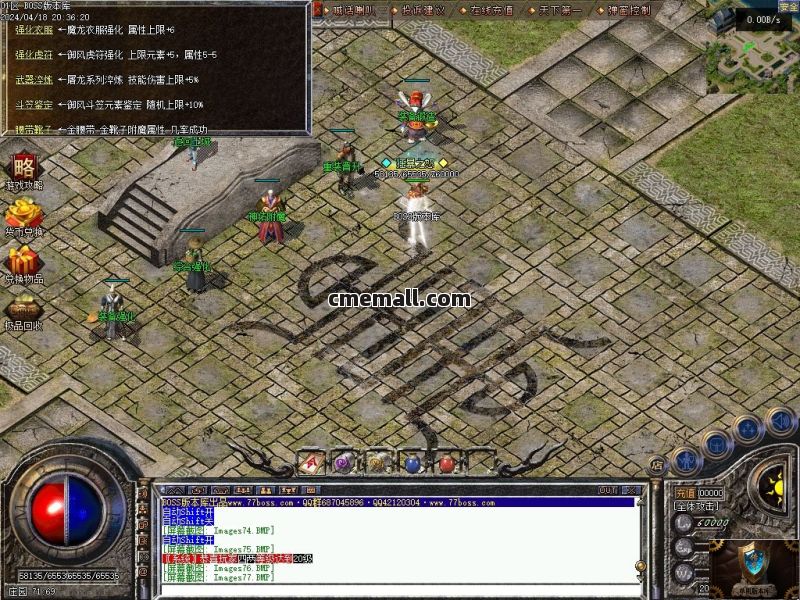This screenshot has width=800, height=600.
Task: Click the 充值 recharge button
Action: pyautogui.click(x=684, y=493)
